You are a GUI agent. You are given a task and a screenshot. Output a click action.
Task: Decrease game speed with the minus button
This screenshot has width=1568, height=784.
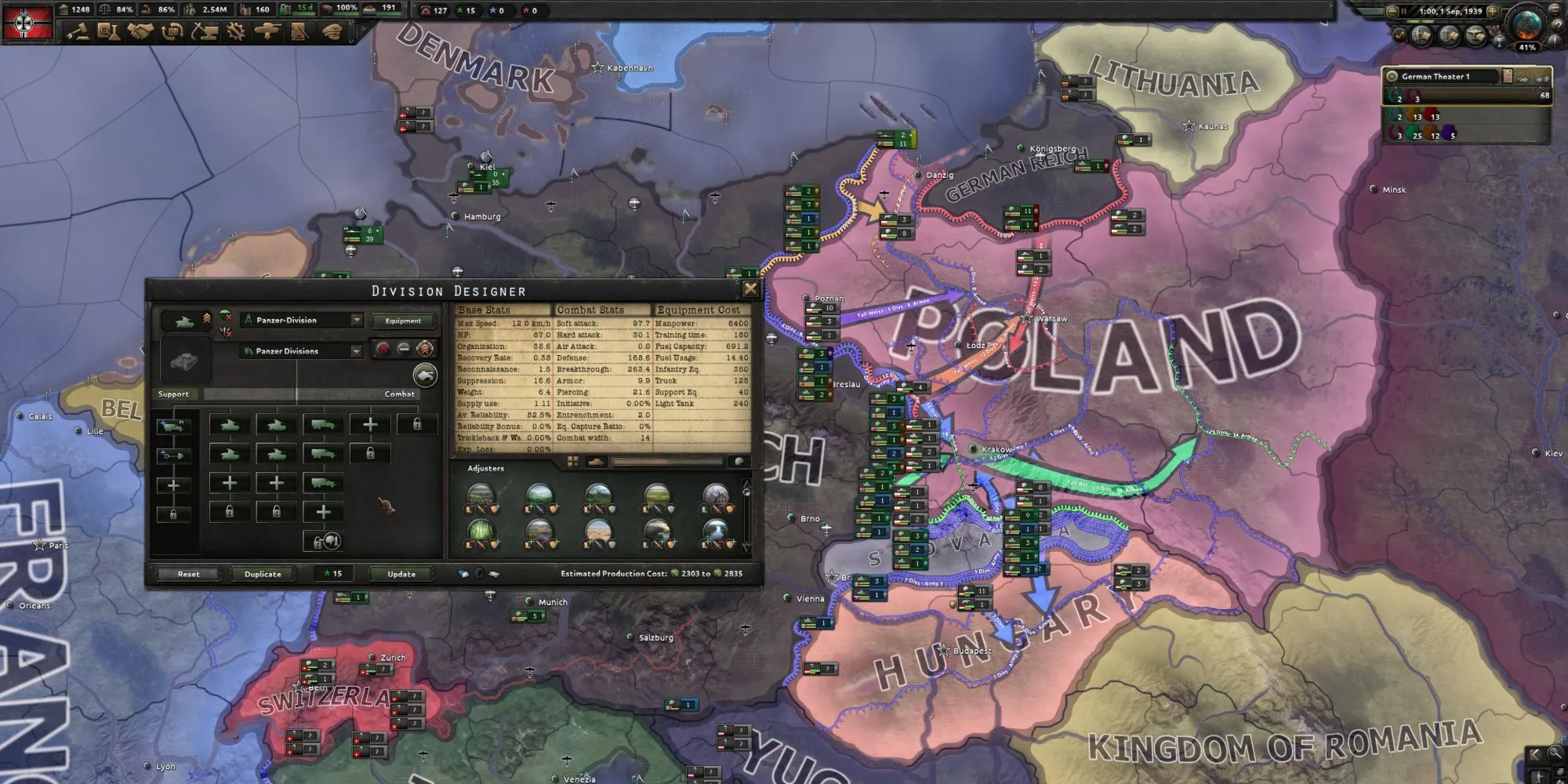click(1392, 11)
